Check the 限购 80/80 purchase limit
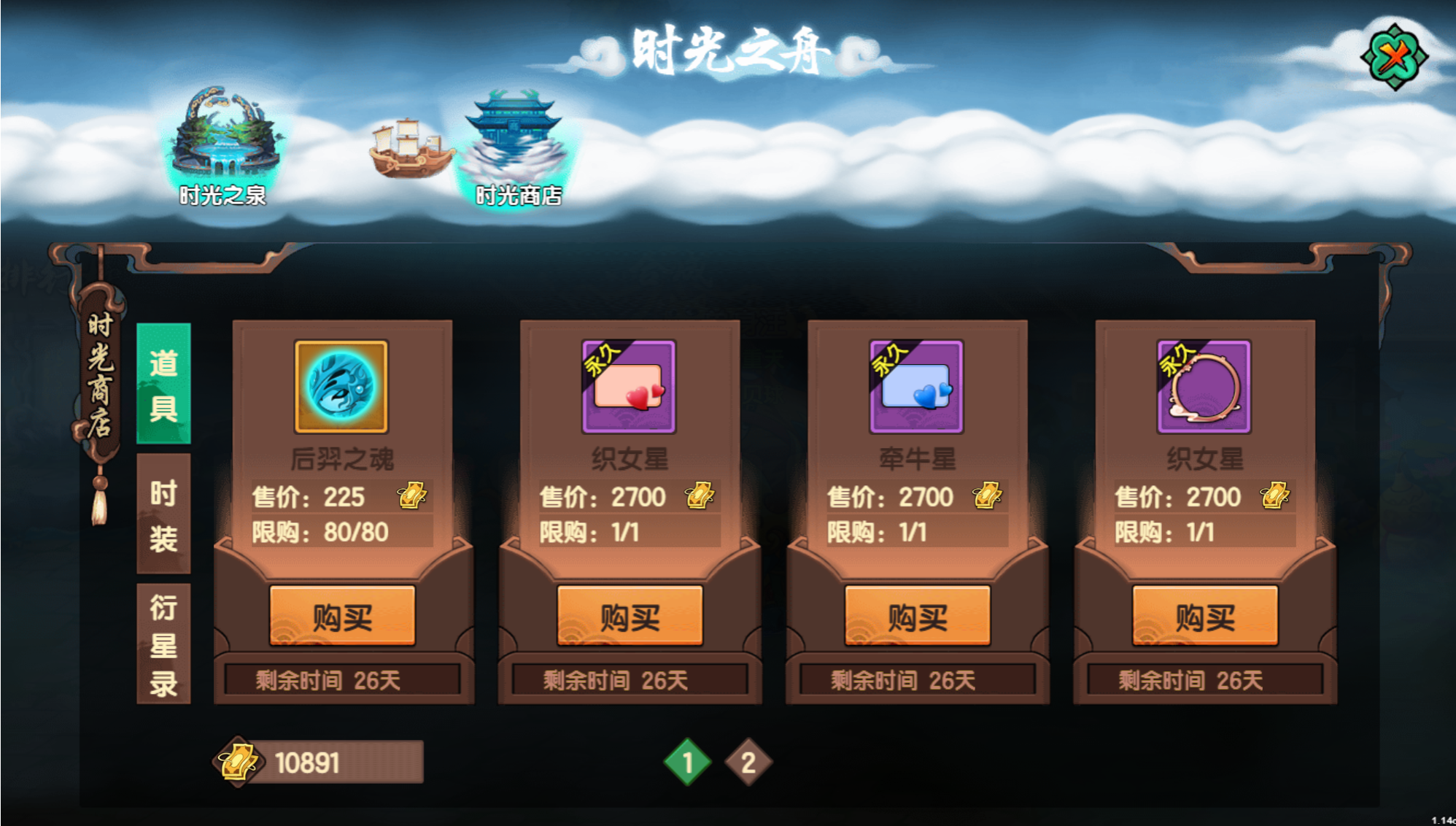 [322, 533]
